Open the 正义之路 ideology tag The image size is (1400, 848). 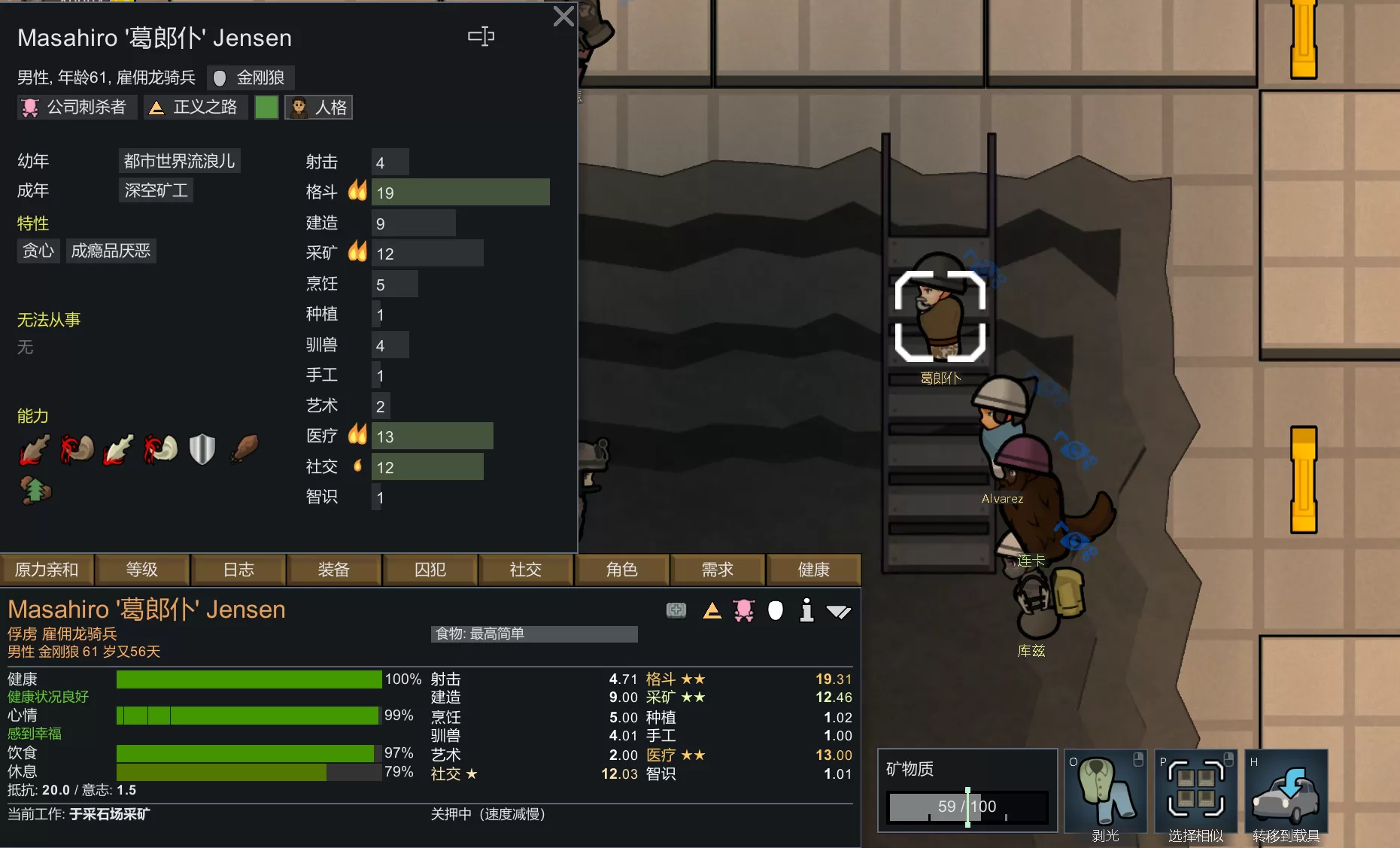[x=194, y=108]
